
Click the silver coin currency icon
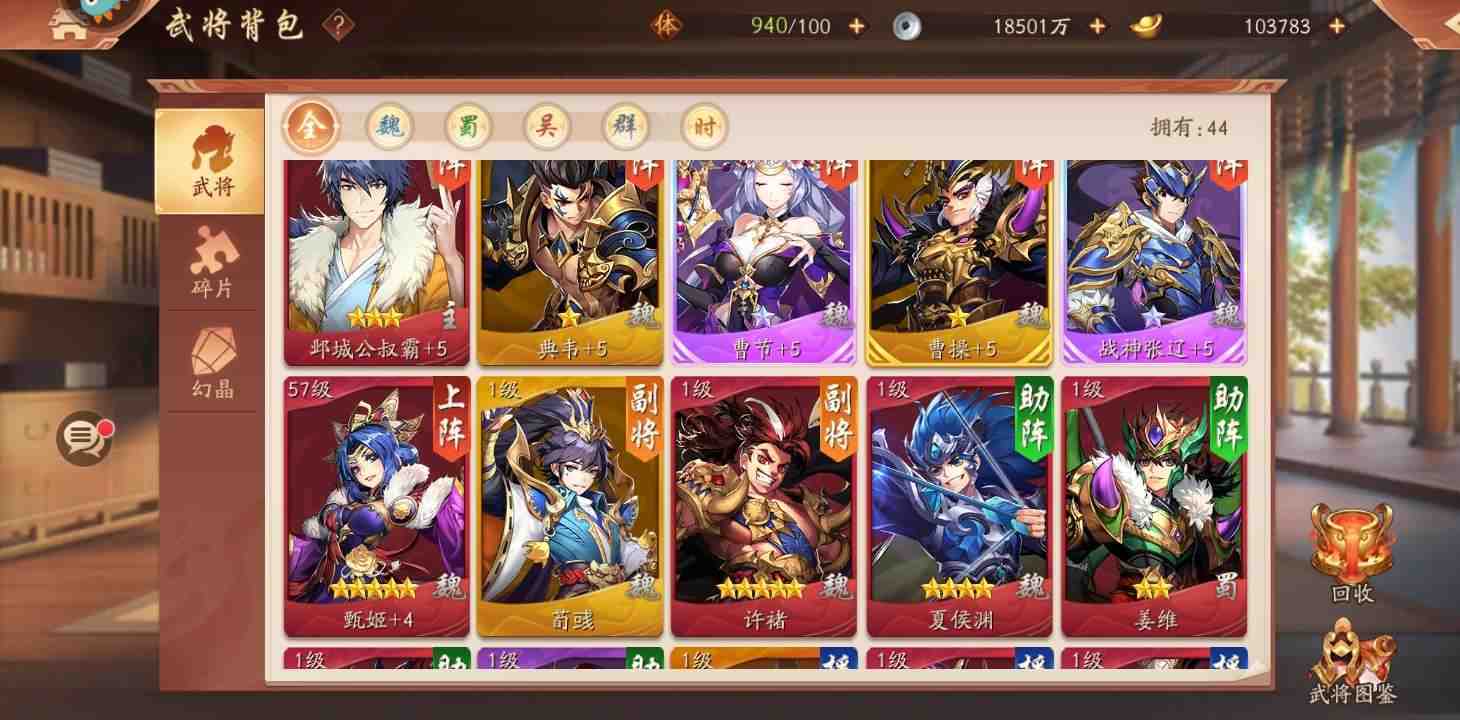coord(908,26)
